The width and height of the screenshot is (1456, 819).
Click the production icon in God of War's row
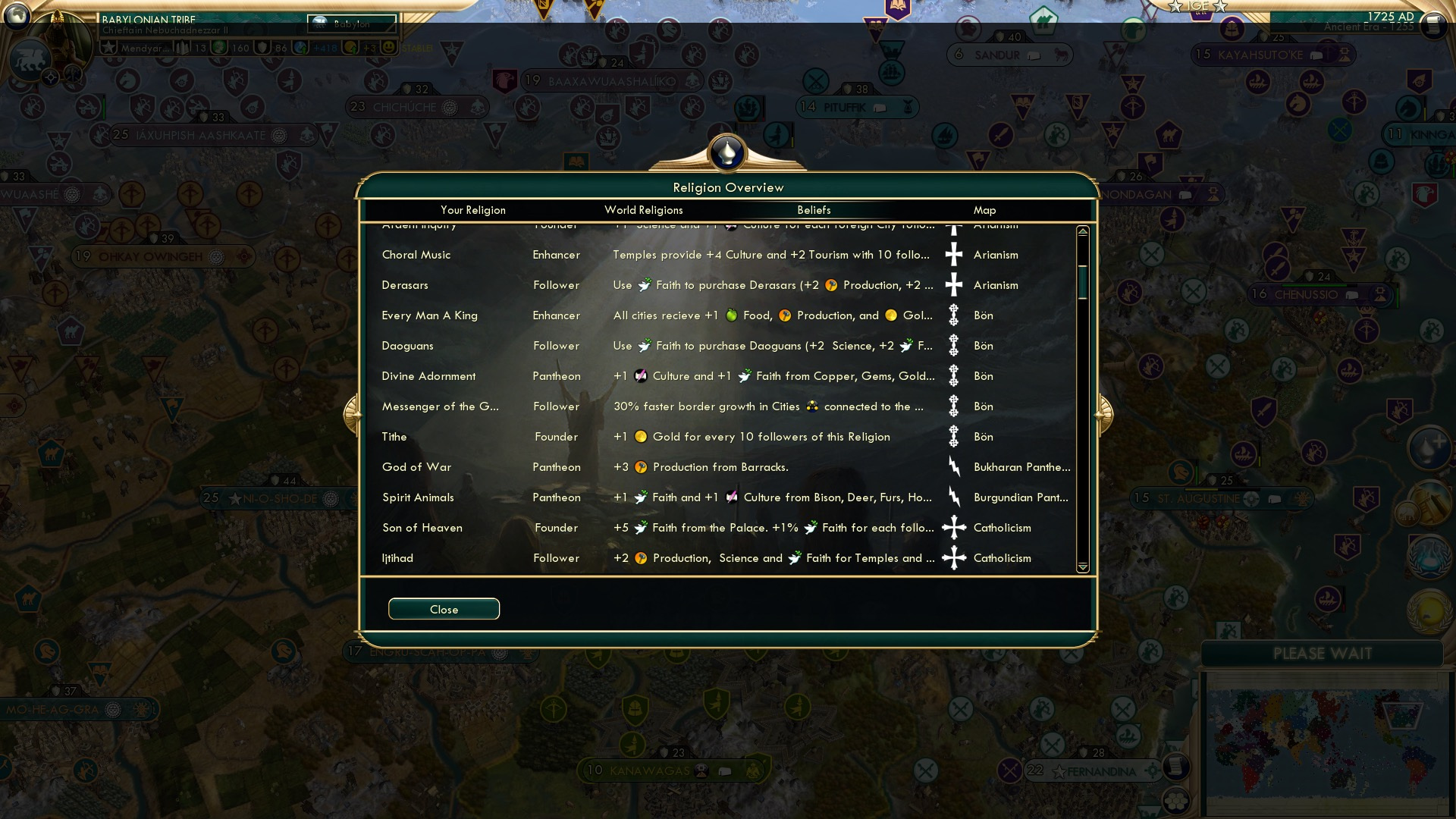click(642, 466)
